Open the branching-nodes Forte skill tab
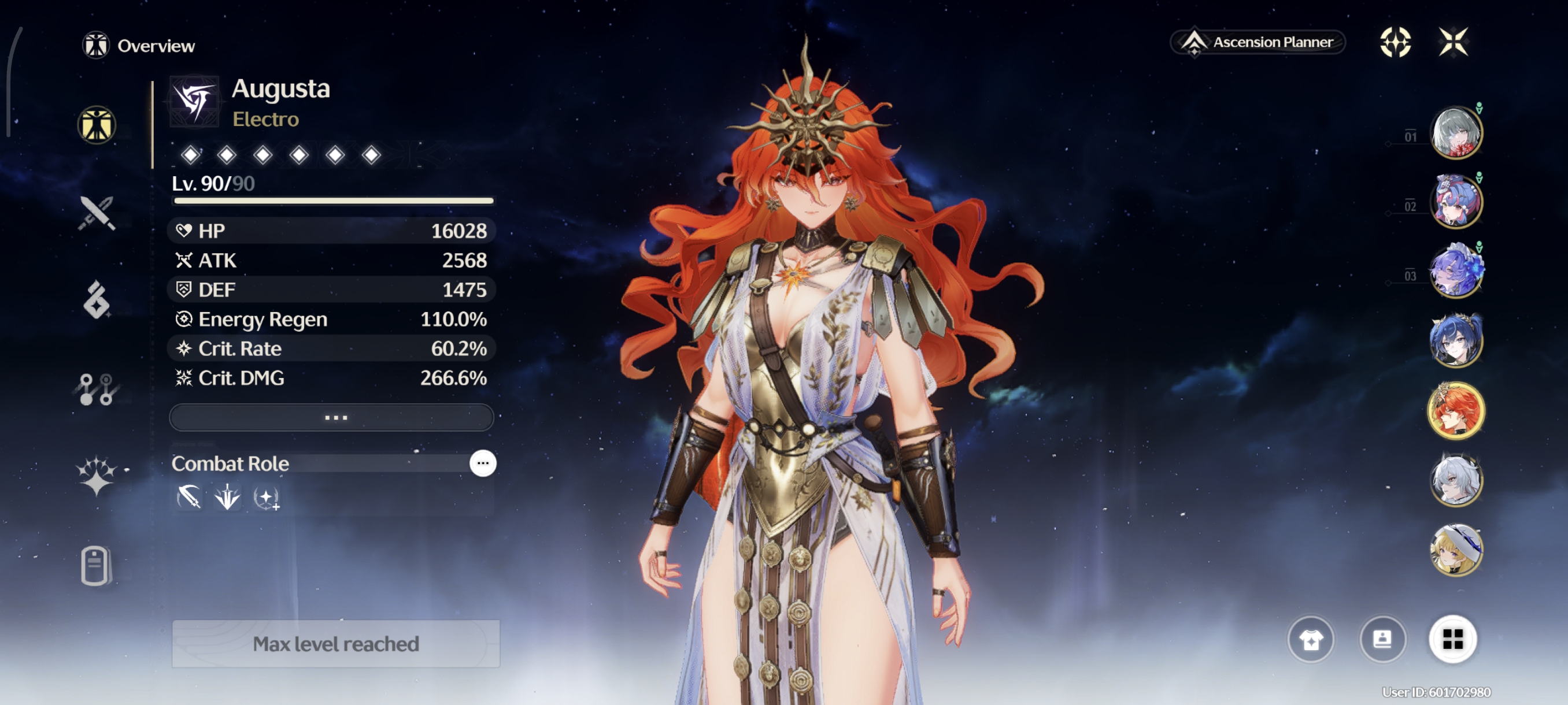 click(x=97, y=389)
